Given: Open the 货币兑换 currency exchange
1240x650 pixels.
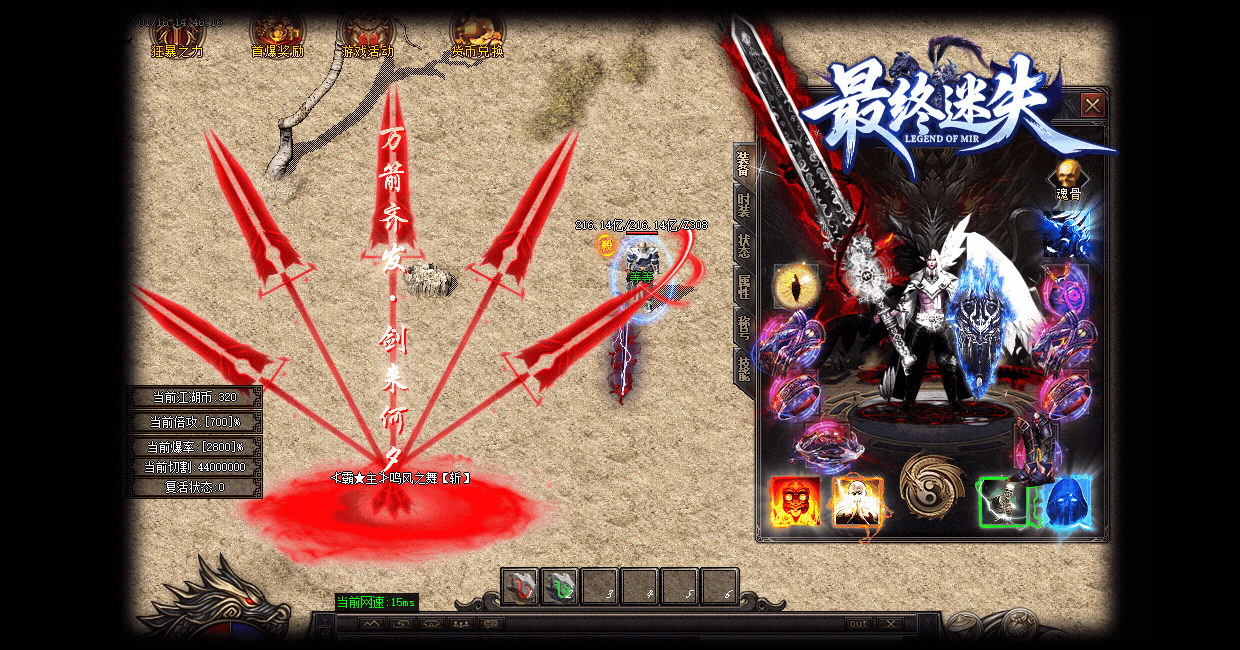Looking at the screenshot, I should click(477, 33).
